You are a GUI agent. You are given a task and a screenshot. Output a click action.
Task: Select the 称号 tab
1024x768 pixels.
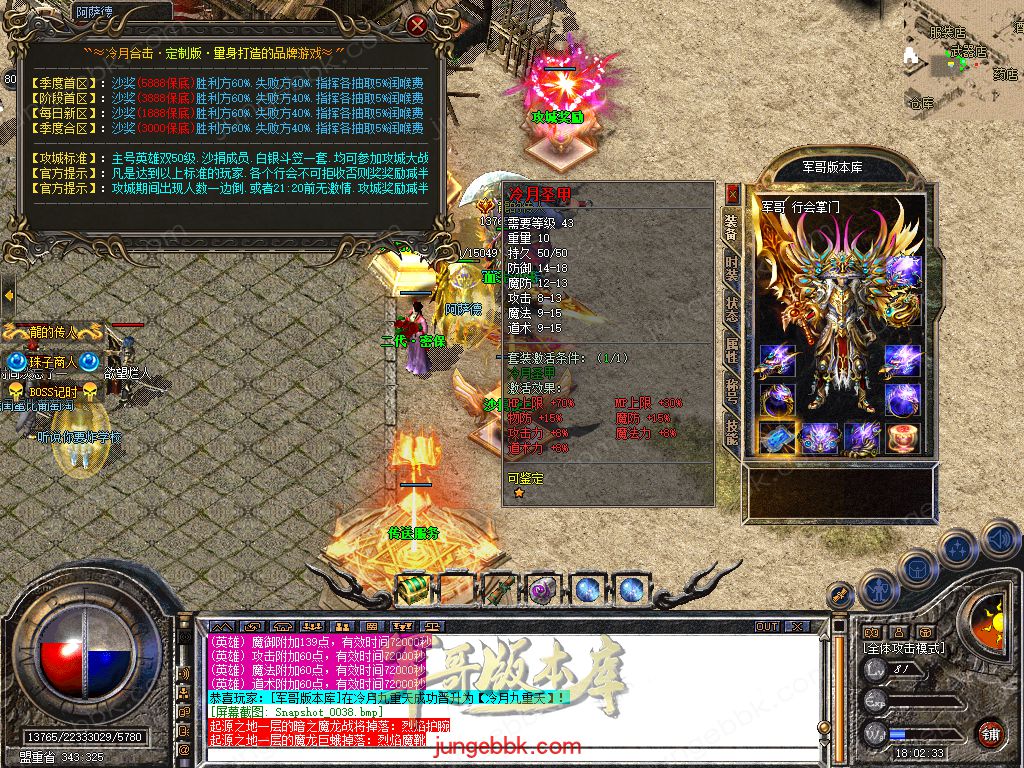[732, 390]
